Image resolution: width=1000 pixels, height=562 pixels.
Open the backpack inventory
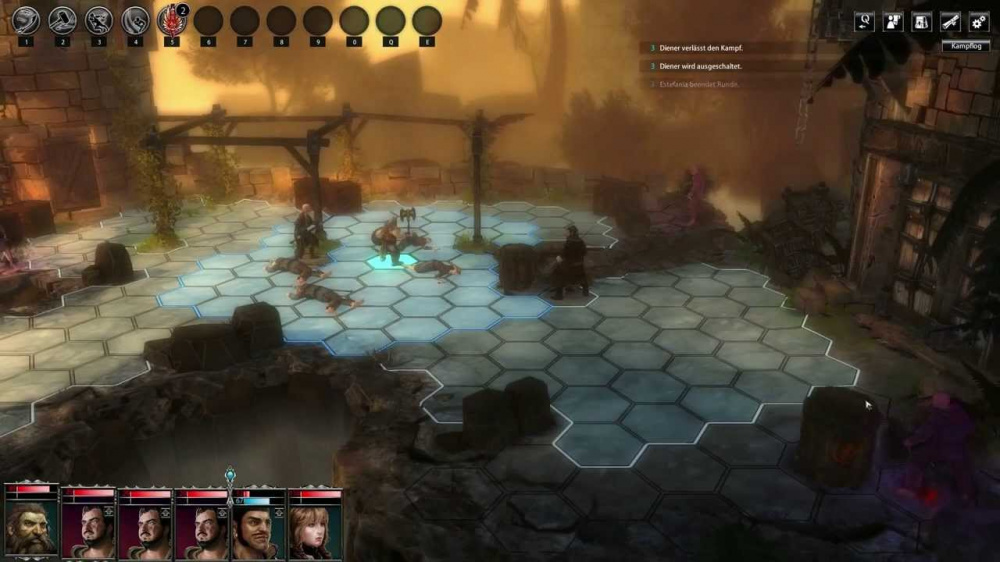(922, 21)
